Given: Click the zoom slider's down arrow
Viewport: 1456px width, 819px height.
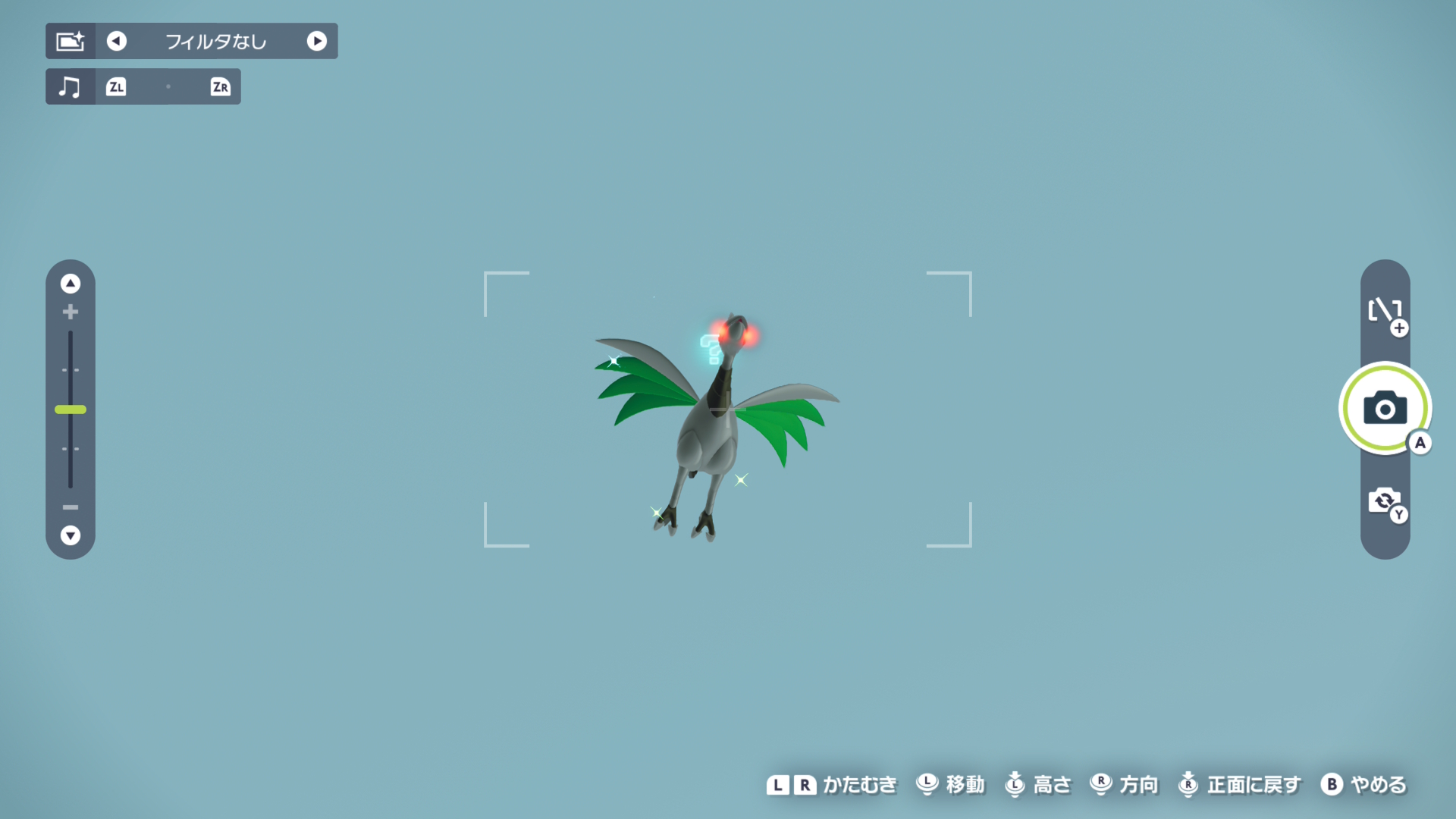Looking at the screenshot, I should pyautogui.click(x=71, y=535).
